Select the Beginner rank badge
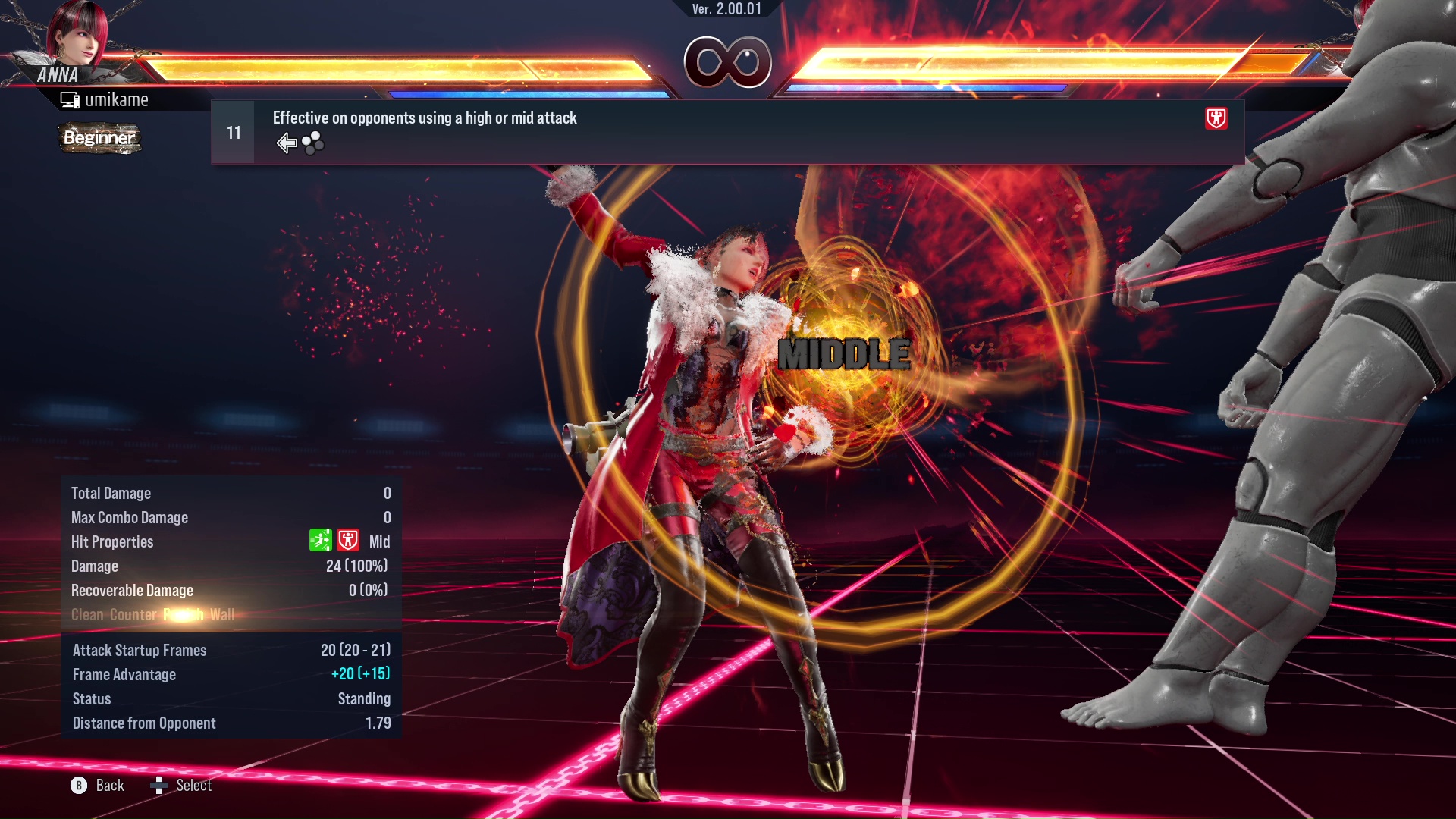 [x=99, y=138]
